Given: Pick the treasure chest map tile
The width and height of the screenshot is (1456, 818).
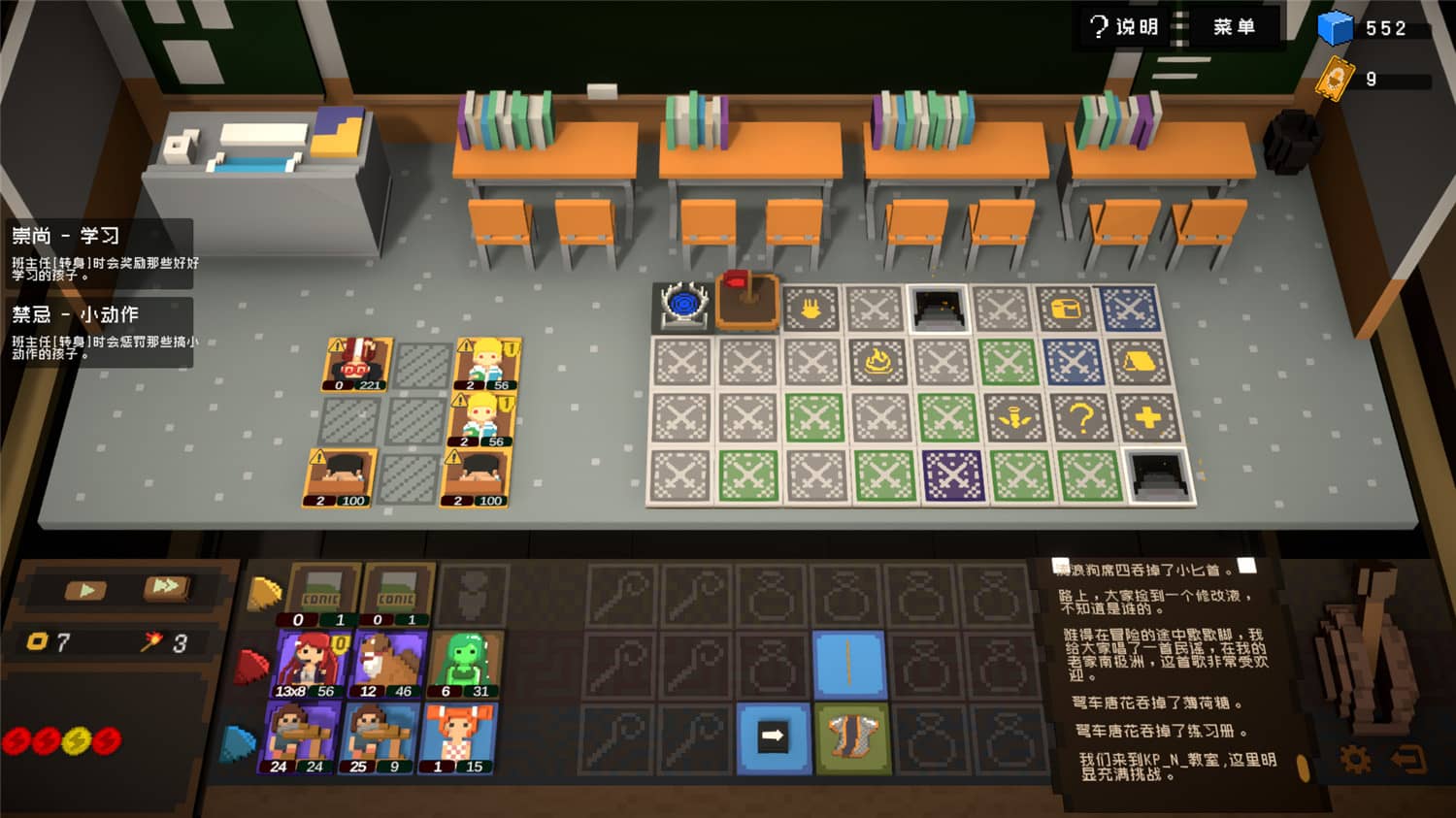Looking at the screenshot, I should (x=1067, y=310).
